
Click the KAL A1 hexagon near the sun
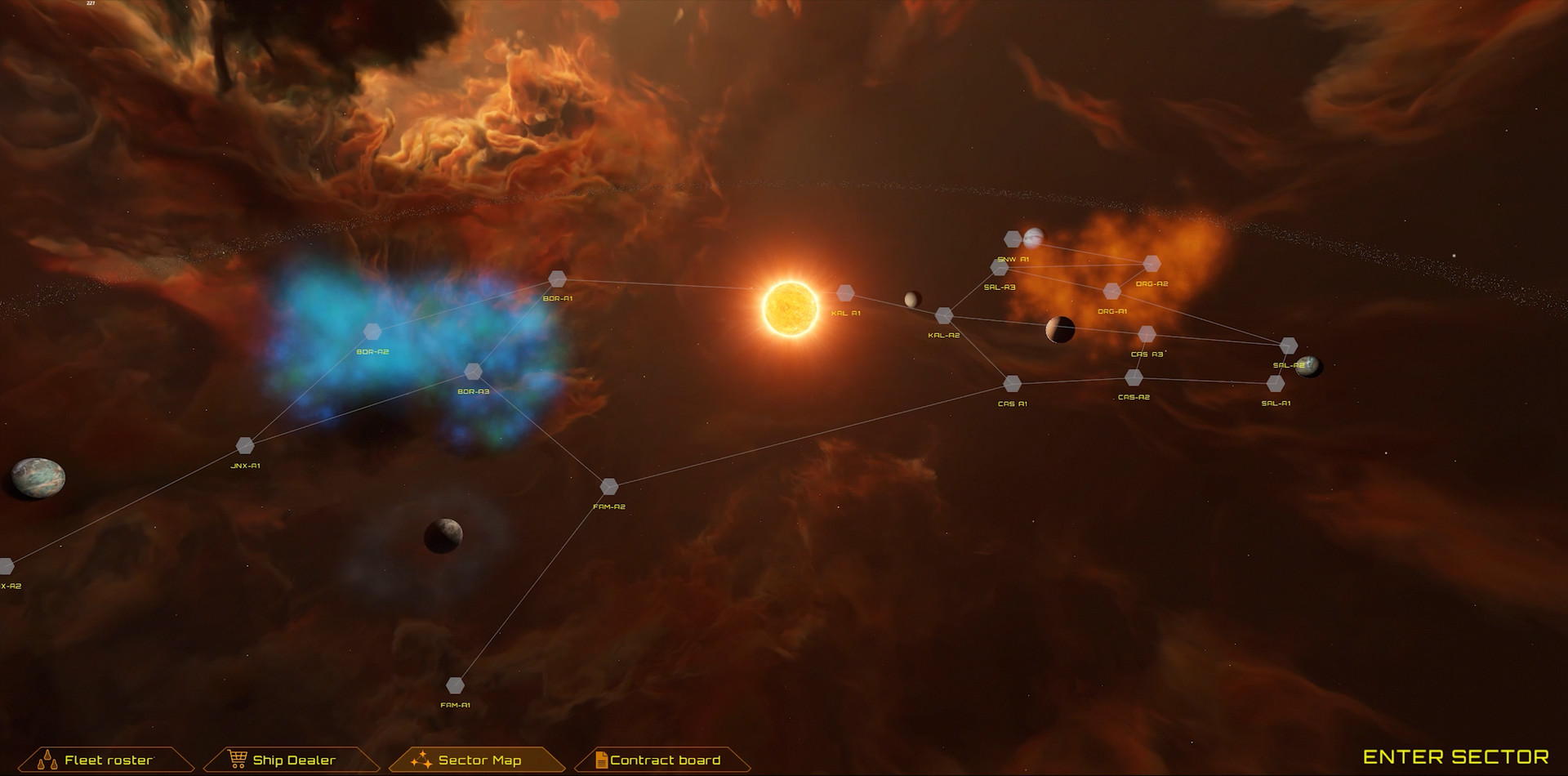pos(846,292)
